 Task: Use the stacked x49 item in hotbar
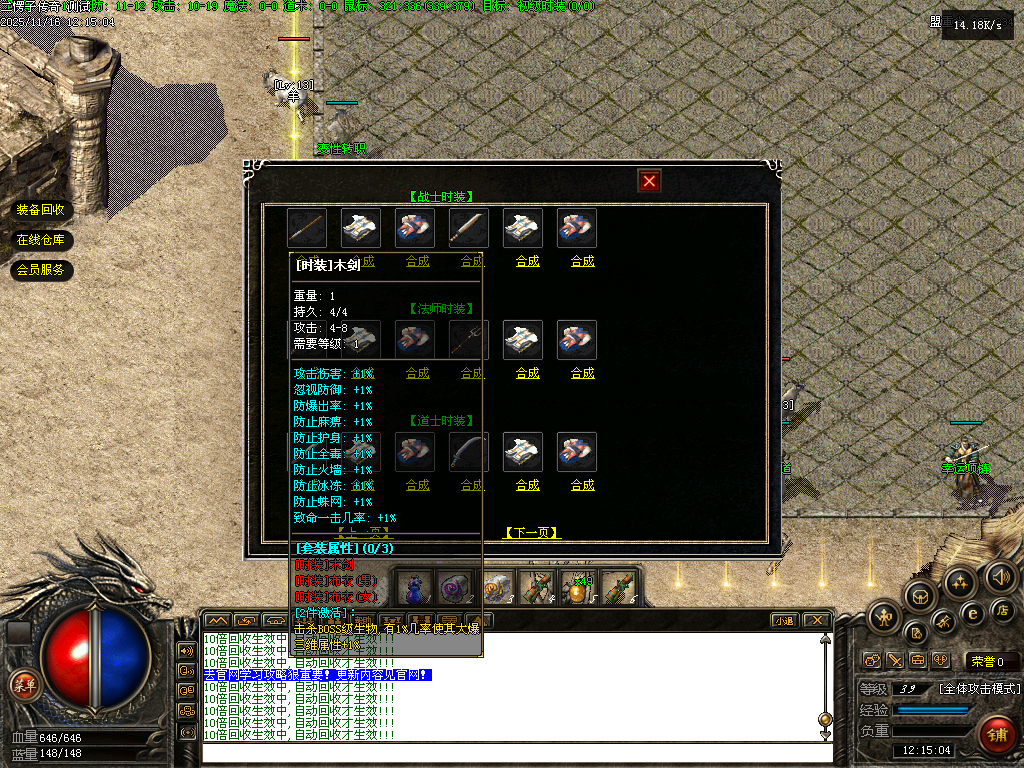[x=576, y=585]
